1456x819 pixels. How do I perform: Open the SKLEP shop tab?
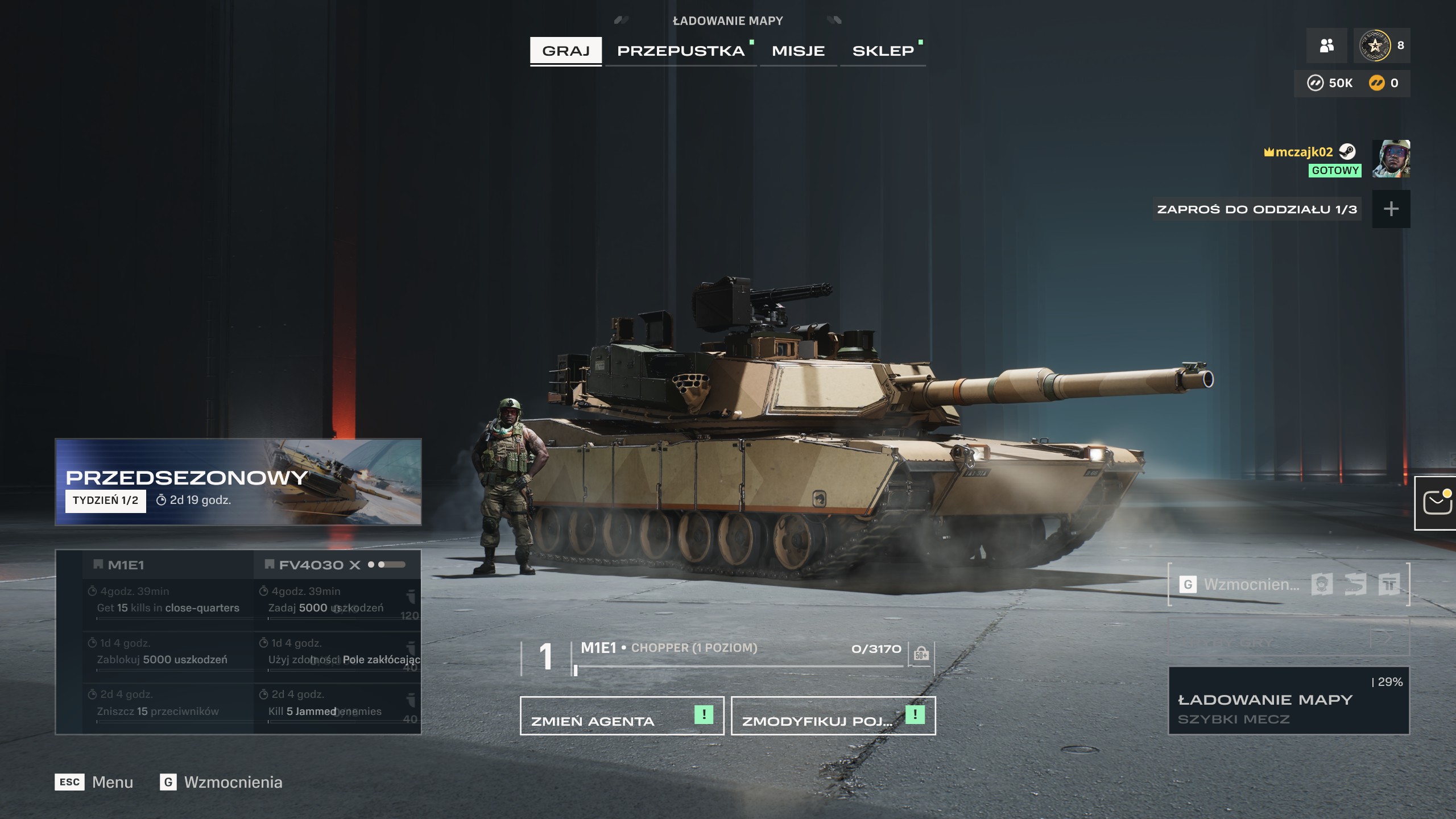click(883, 51)
